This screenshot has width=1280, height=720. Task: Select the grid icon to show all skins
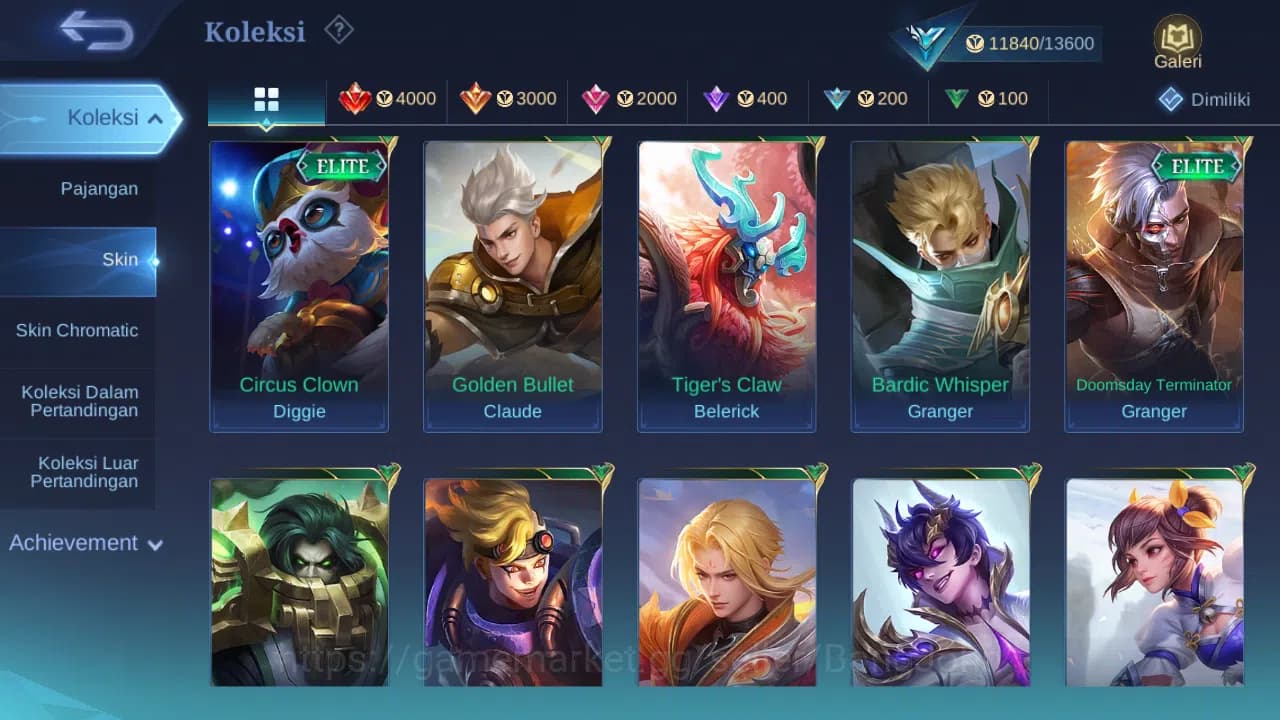265,99
